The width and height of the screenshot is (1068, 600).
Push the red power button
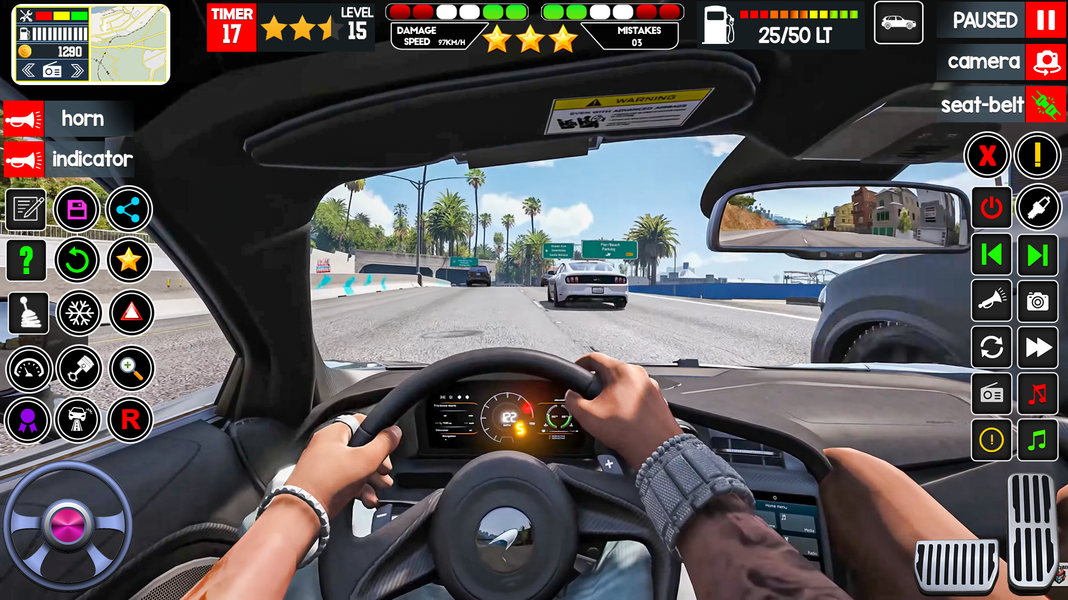[x=991, y=208]
